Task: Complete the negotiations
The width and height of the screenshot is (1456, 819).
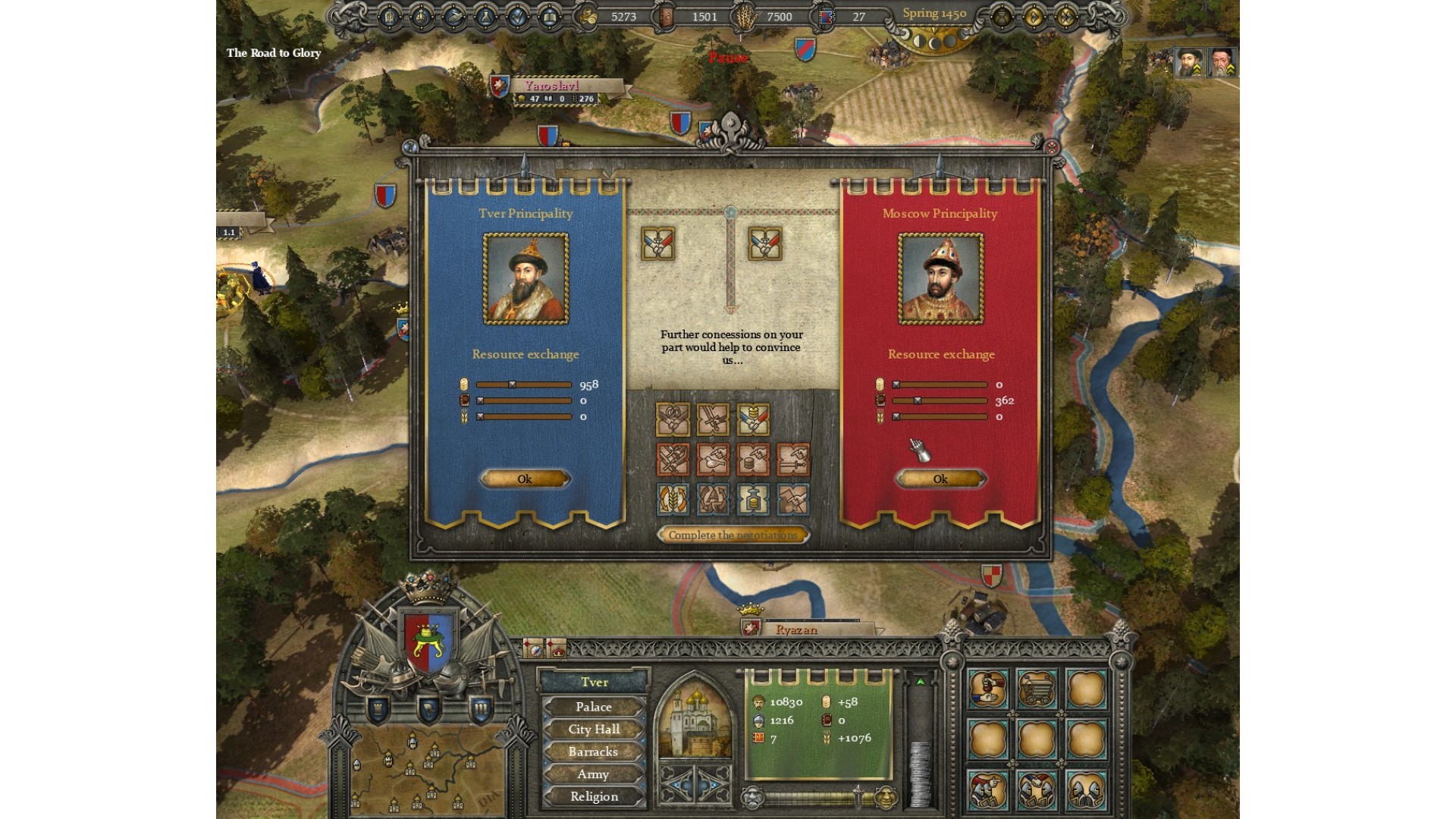Action: tap(733, 535)
